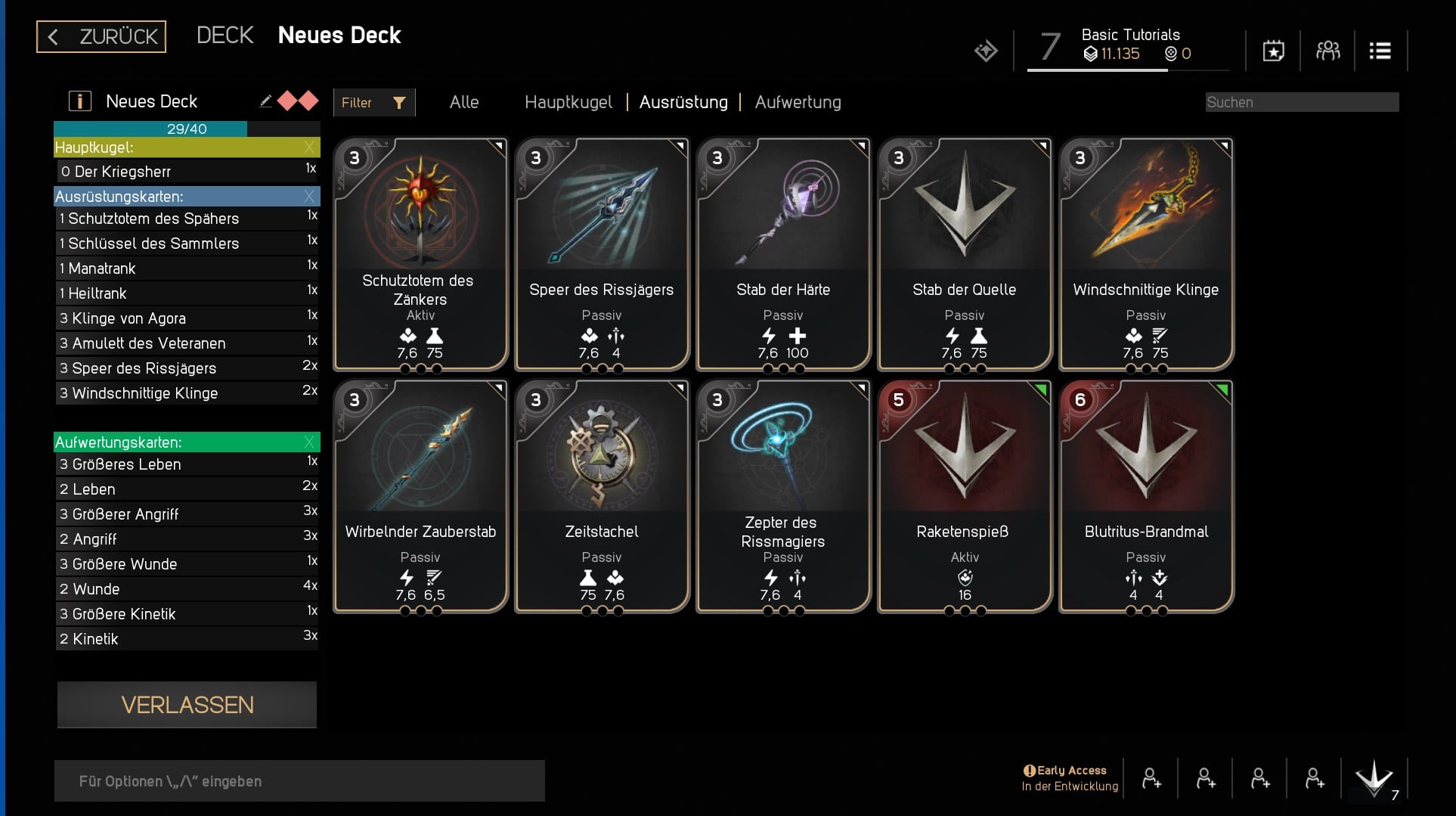1456x816 pixels.
Task: Choose the Zeitstachel card
Action: click(602, 496)
